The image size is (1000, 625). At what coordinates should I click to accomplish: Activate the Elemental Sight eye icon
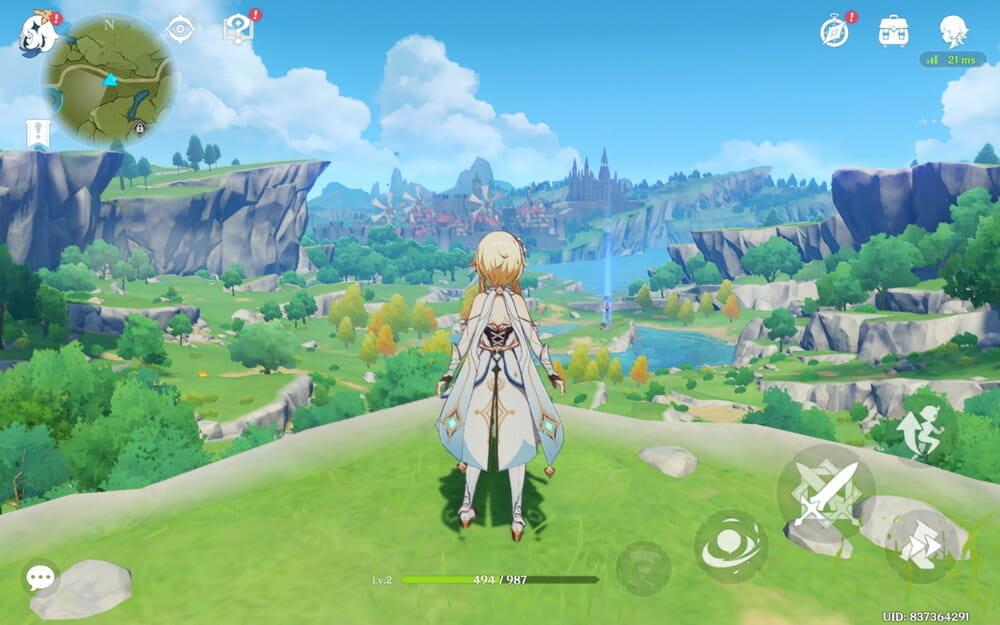pos(180,30)
